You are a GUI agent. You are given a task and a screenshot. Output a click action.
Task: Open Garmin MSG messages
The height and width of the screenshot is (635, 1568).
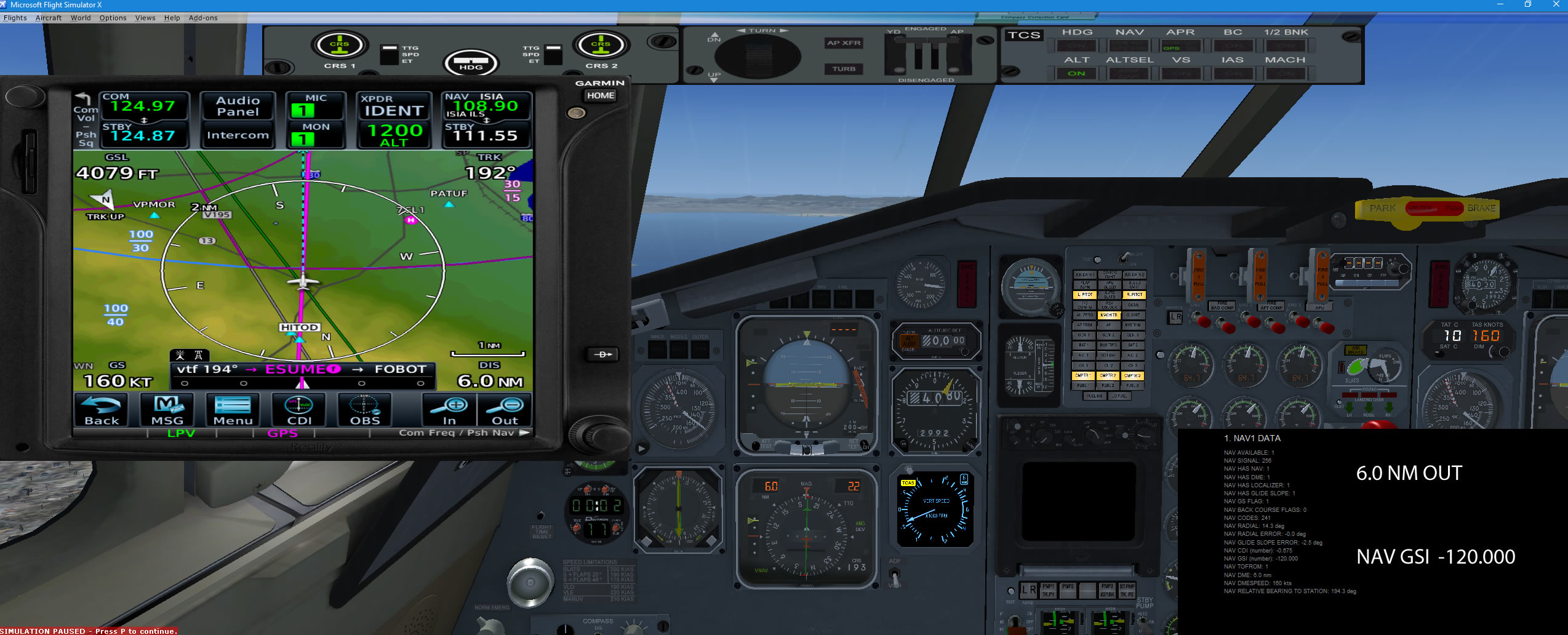[x=167, y=410]
